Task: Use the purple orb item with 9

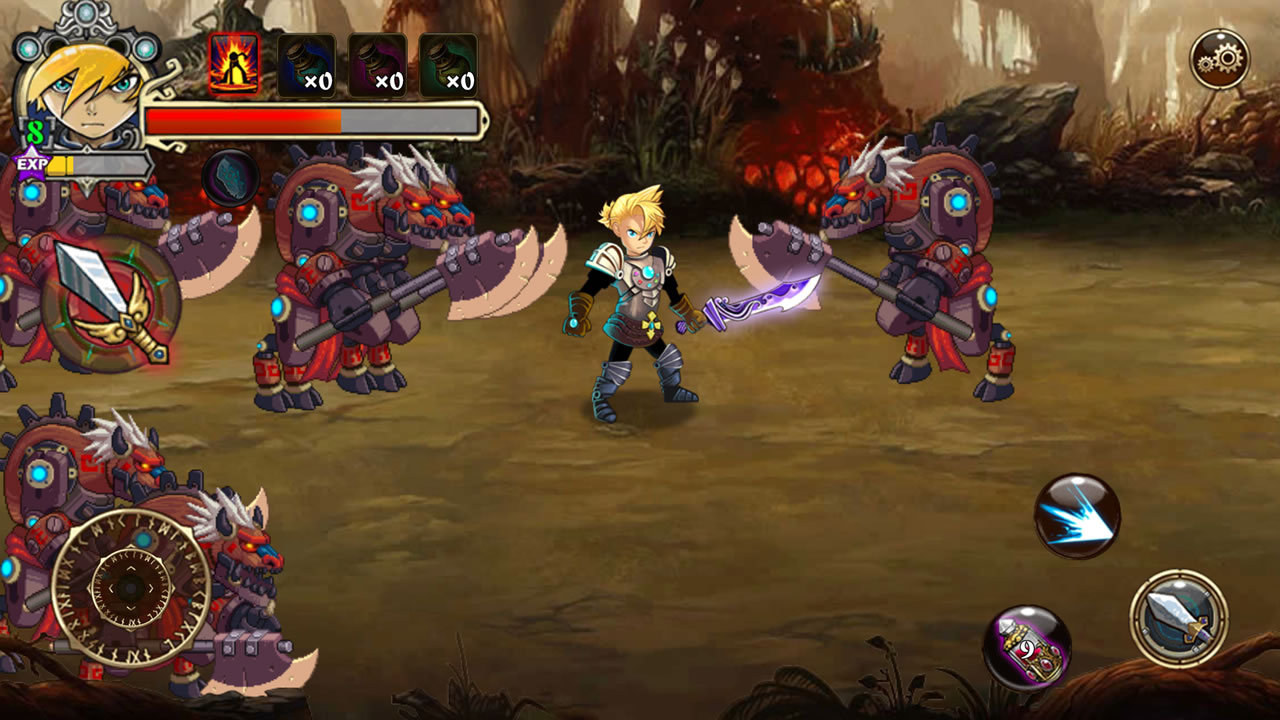Action: (1027, 648)
